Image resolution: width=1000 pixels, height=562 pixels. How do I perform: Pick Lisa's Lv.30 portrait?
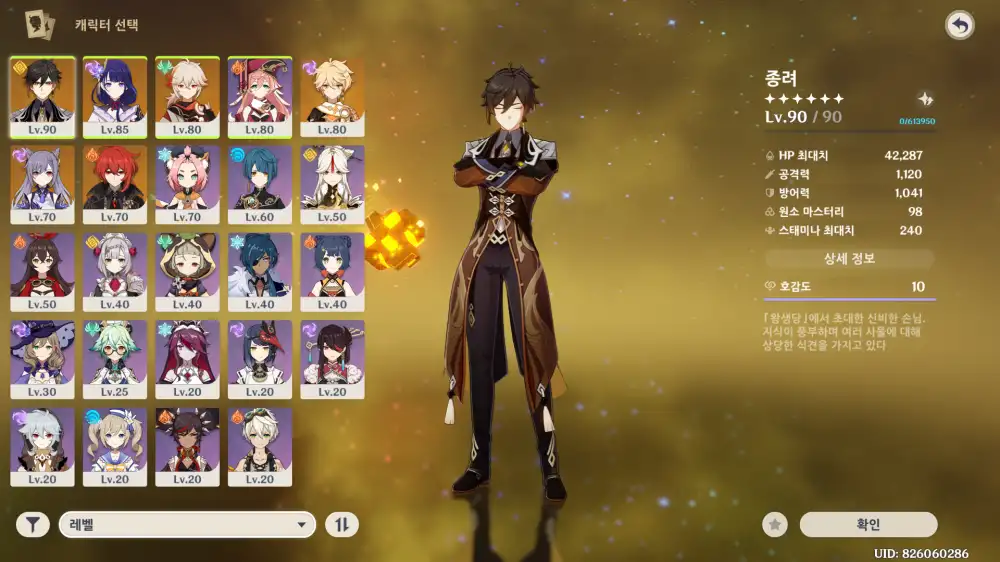point(42,358)
